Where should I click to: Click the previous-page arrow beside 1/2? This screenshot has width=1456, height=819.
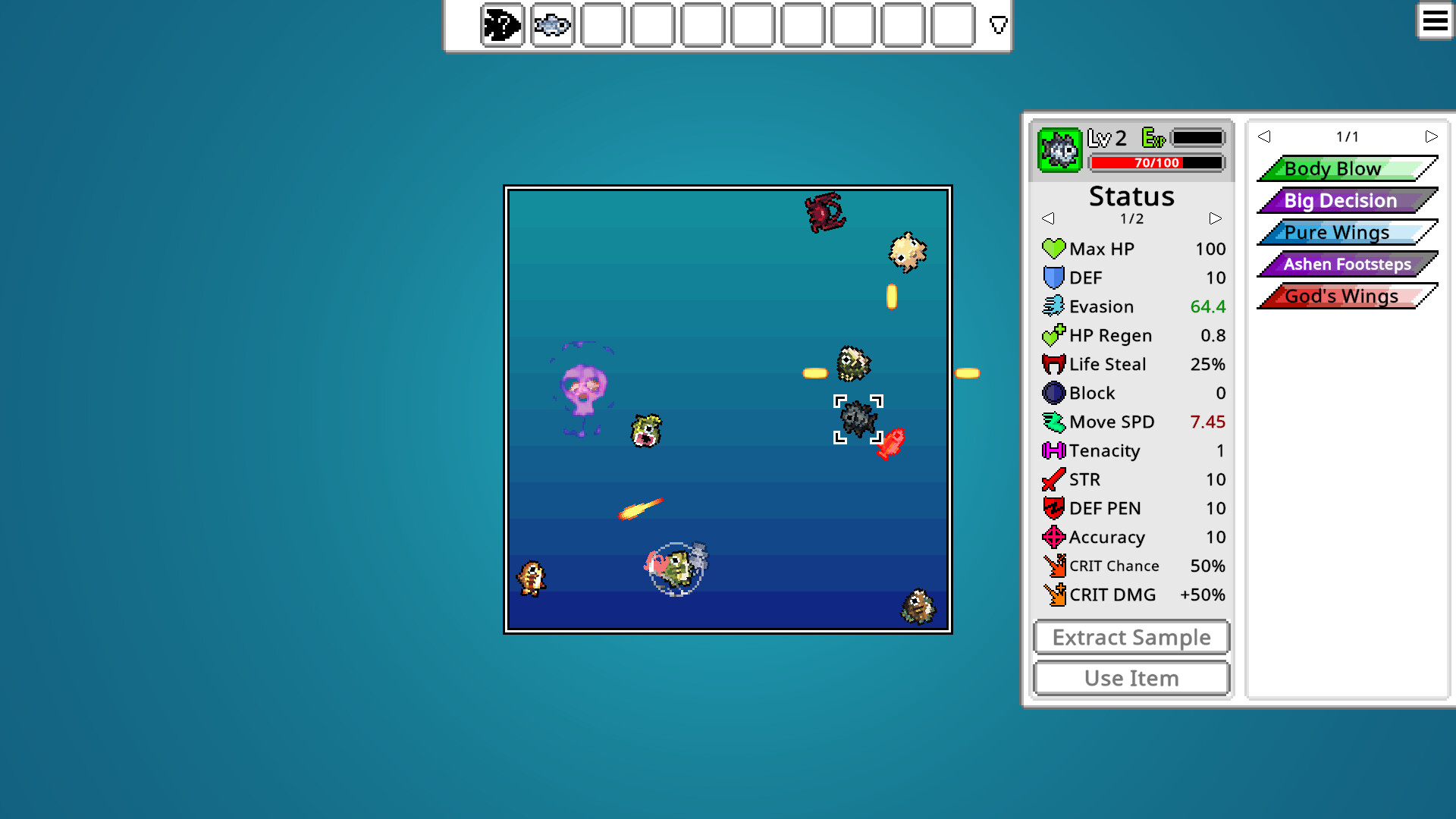point(1049,218)
